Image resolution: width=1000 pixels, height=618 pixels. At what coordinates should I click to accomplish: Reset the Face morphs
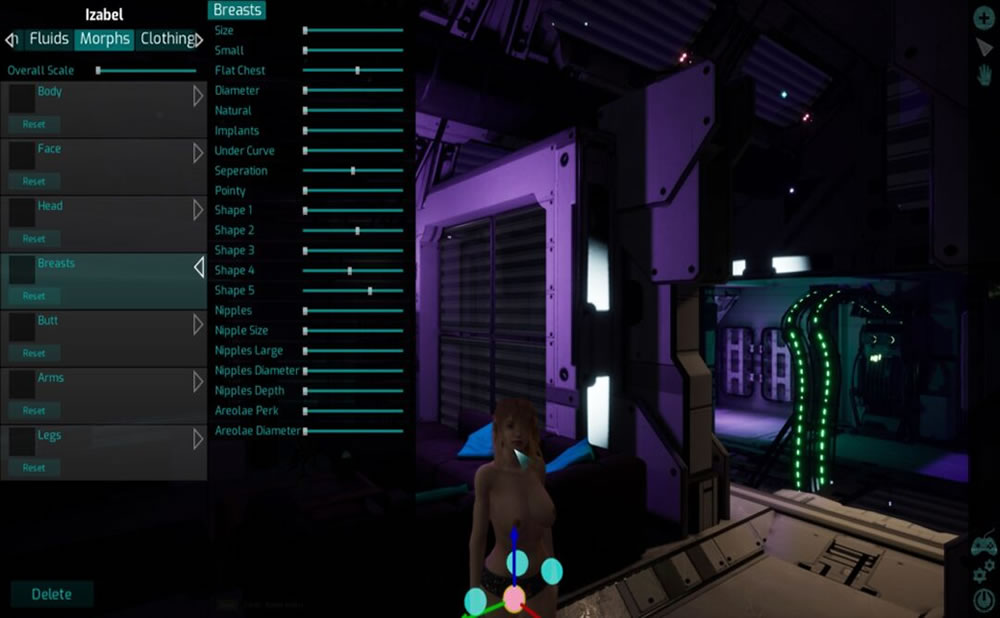(x=34, y=182)
